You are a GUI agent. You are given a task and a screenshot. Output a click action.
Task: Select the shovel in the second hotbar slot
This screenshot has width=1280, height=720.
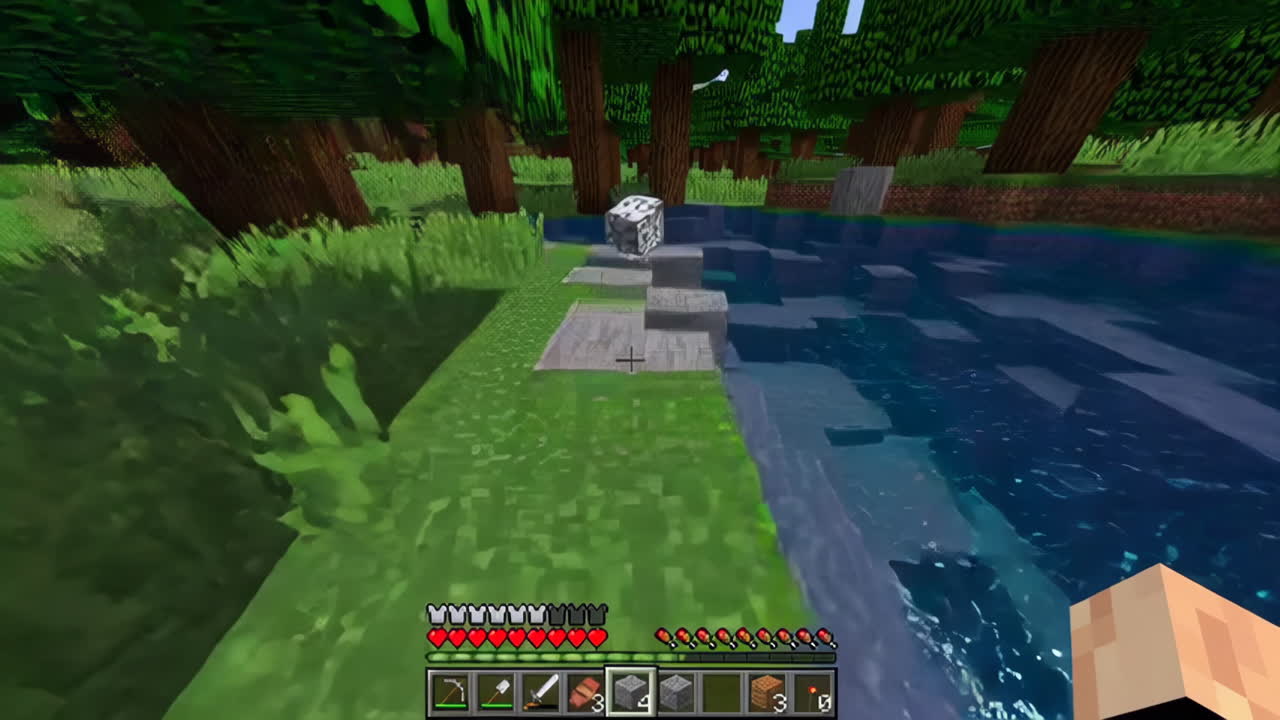[498, 690]
